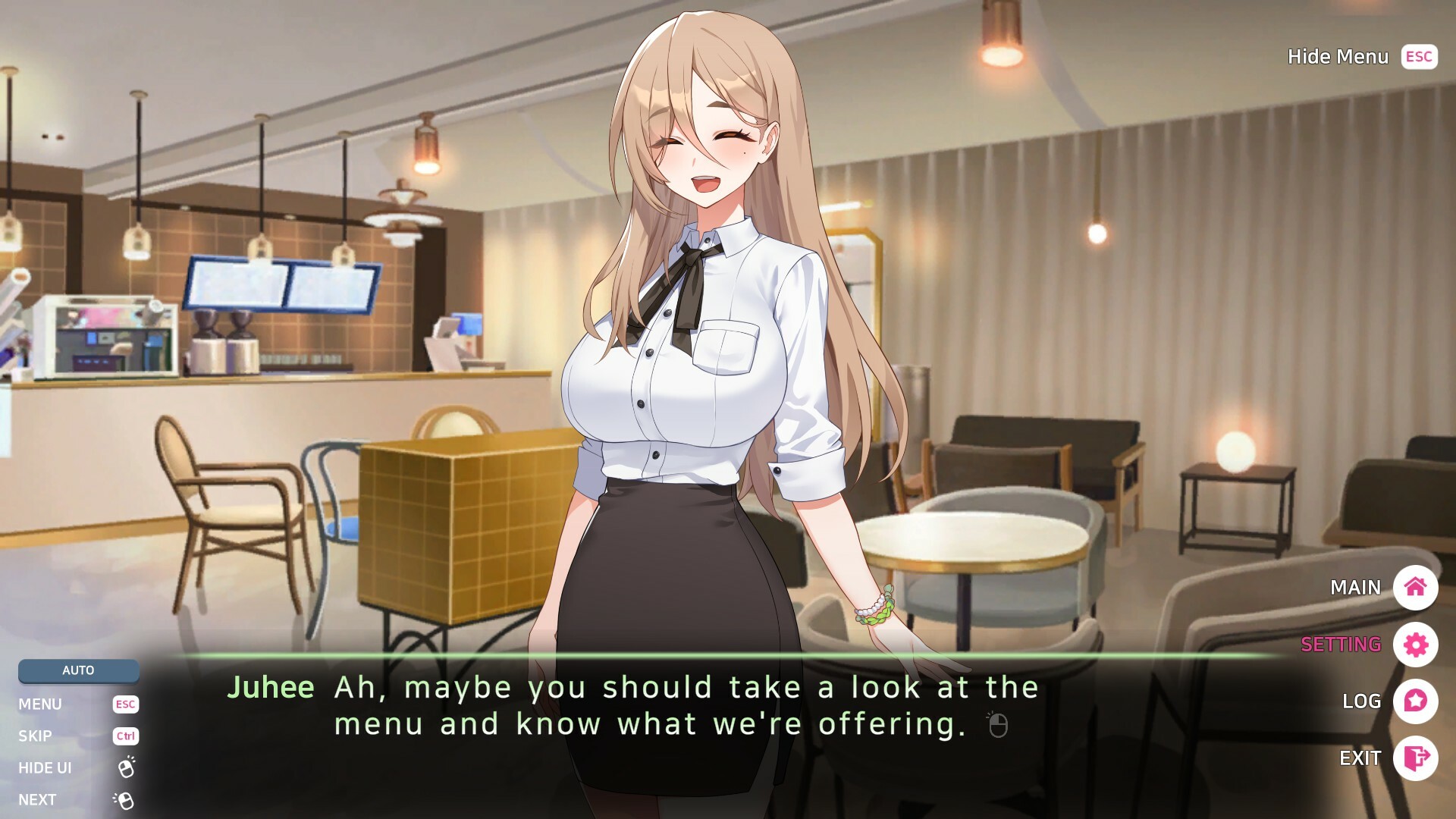The width and height of the screenshot is (1456, 819).
Task: Click MAIN to return to title screen
Action: (x=1354, y=588)
